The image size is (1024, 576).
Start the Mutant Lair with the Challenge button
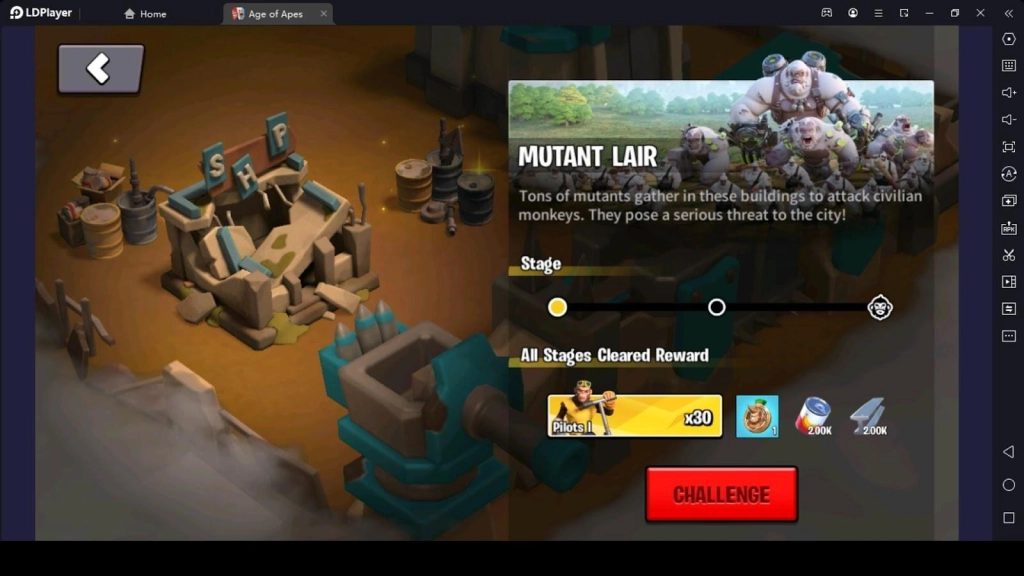point(721,494)
